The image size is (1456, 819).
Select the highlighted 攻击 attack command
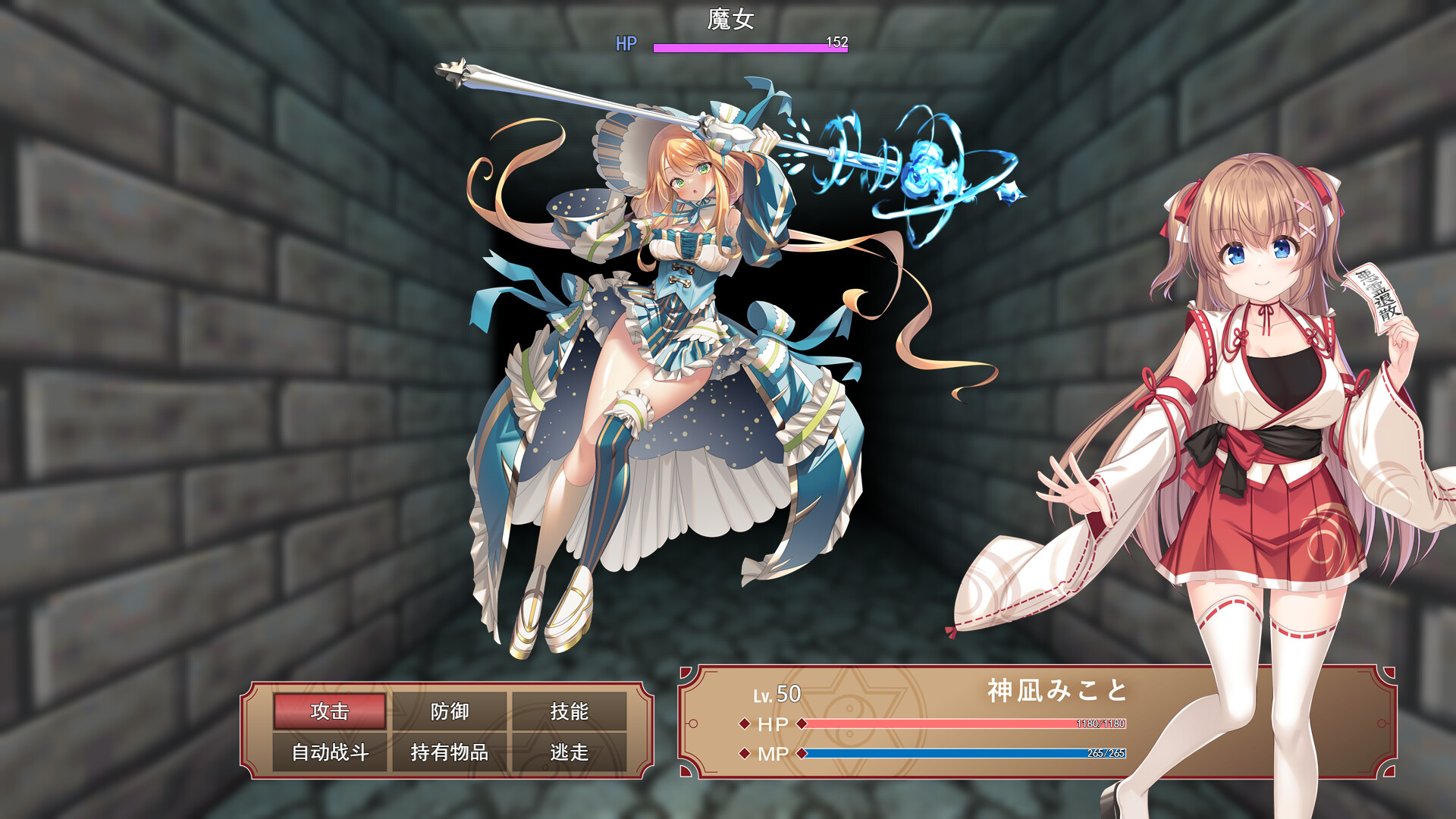(x=329, y=711)
